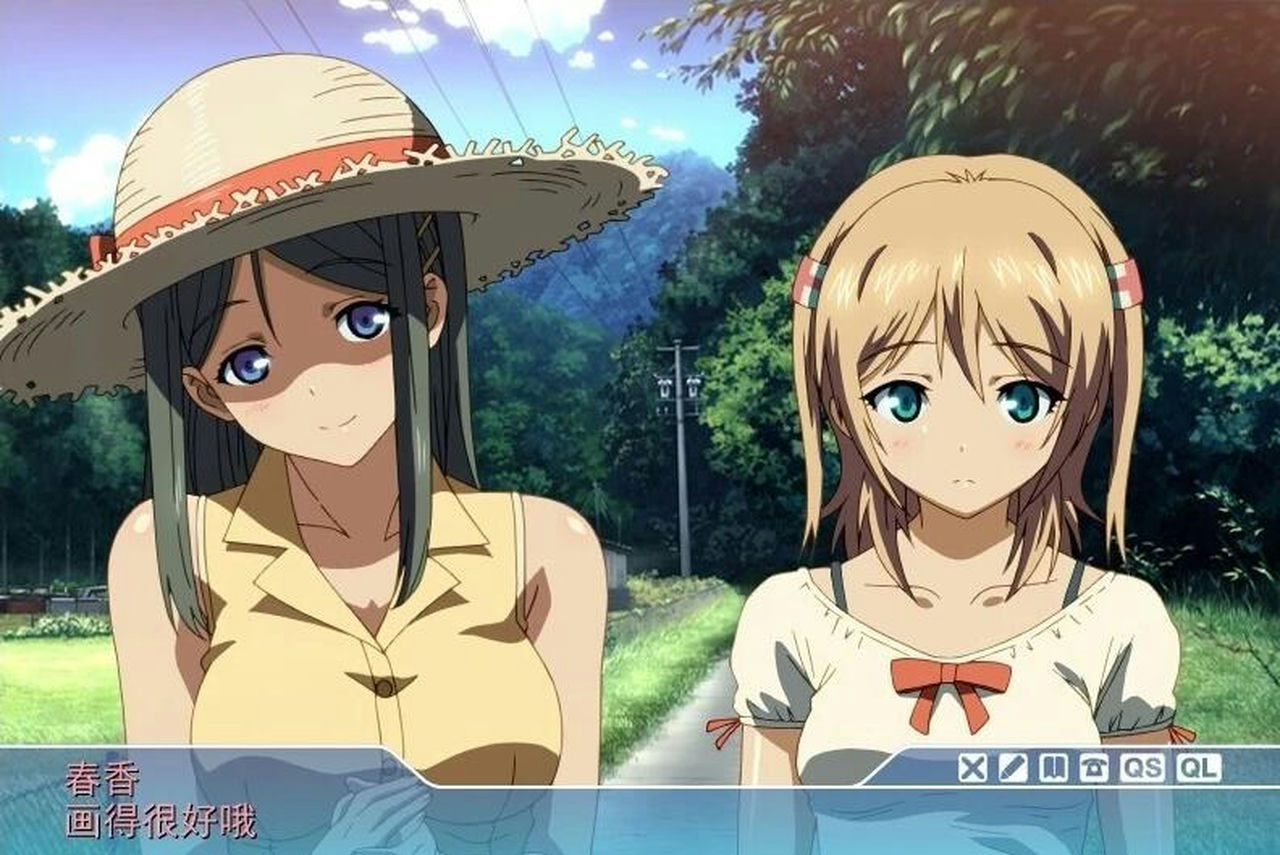Click the X icon on the dialogue toolbar
The width and height of the screenshot is (1280, 855).
(973, 768)
